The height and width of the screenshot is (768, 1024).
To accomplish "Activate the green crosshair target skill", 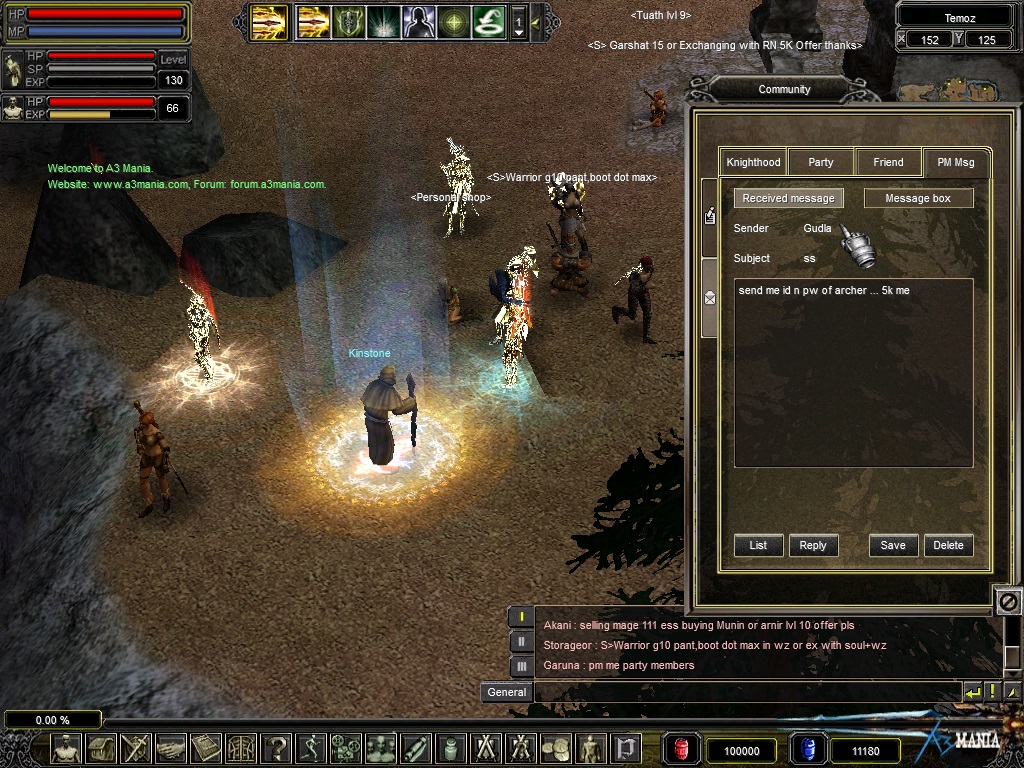I will tap(453, 21).
